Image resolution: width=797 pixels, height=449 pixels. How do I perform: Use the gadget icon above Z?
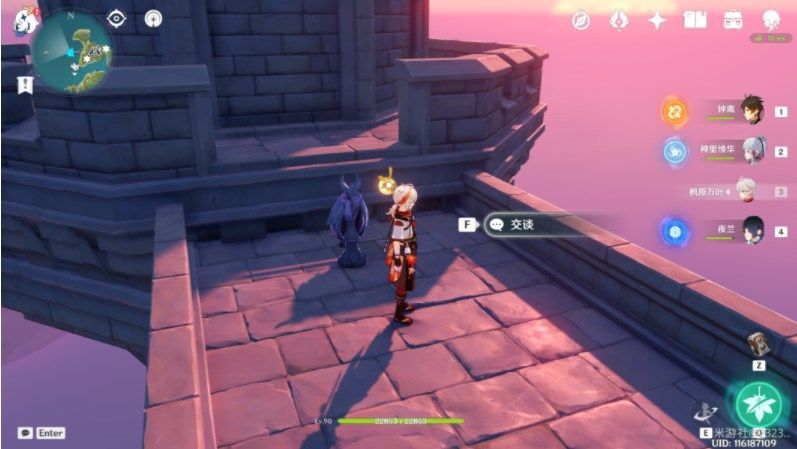[x=761, y=343]
